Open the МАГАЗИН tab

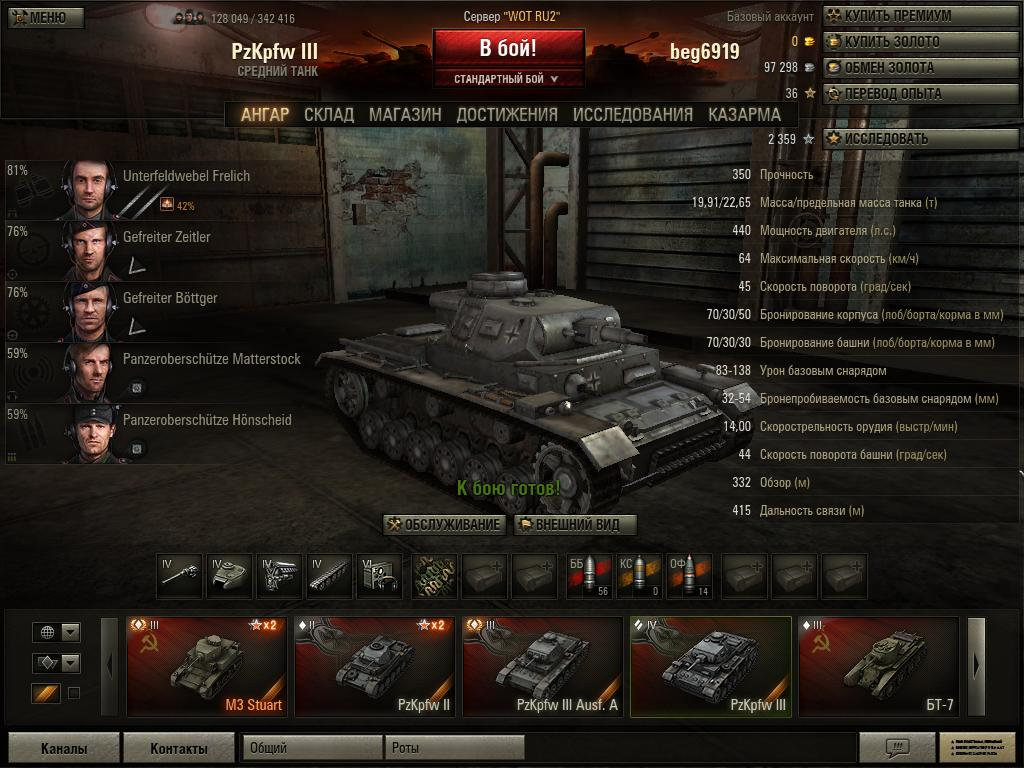[x=405, y=114]
